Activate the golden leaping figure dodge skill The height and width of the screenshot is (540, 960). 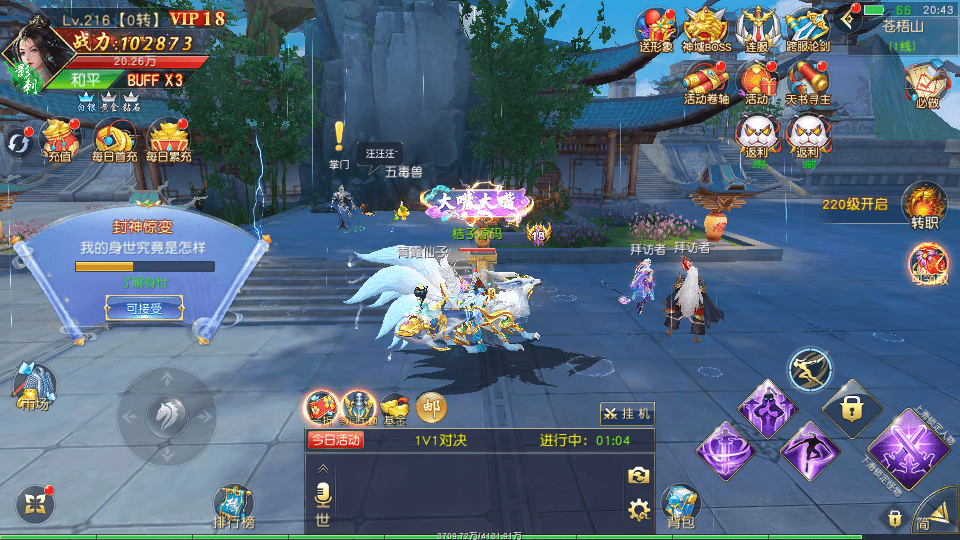point(808,370)
